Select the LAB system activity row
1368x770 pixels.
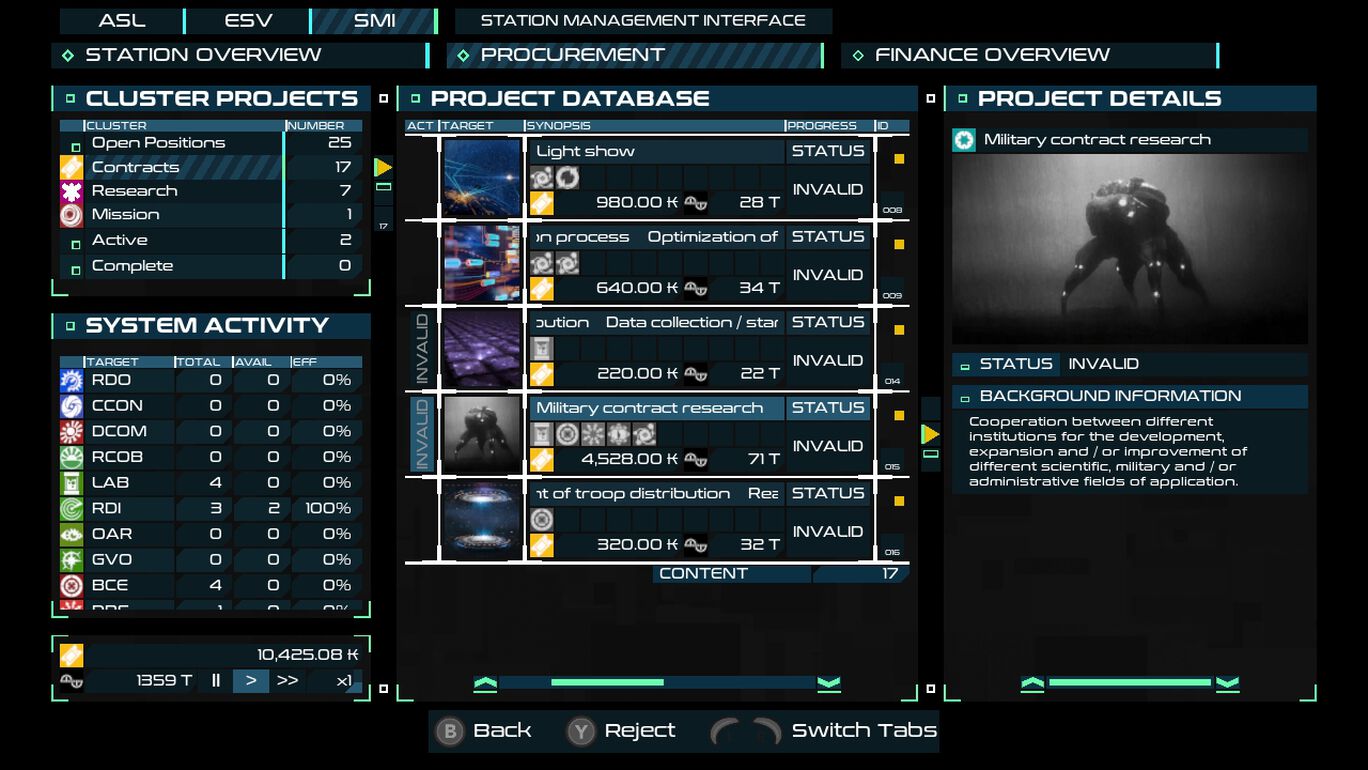click(x=210, y=482)
